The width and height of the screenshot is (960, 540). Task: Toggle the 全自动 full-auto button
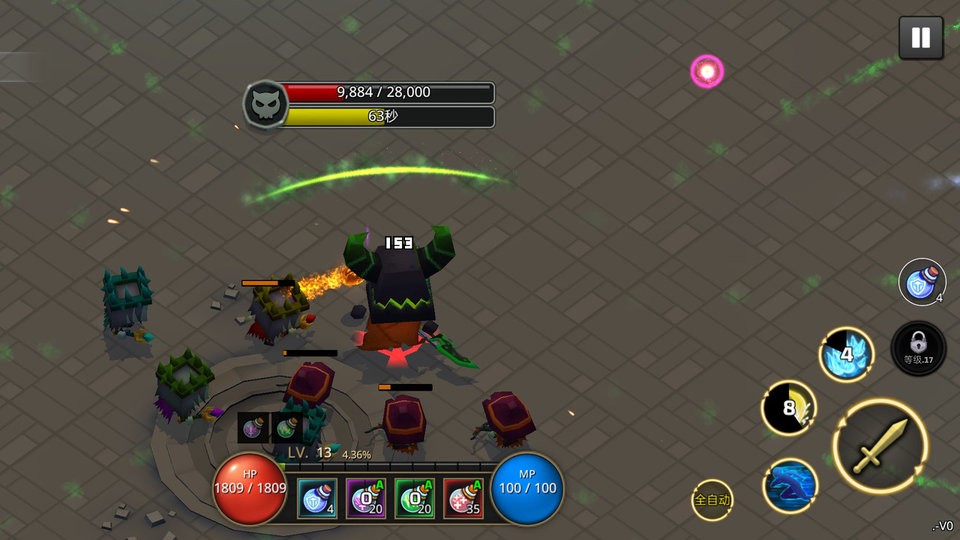[x=713, y=499]
